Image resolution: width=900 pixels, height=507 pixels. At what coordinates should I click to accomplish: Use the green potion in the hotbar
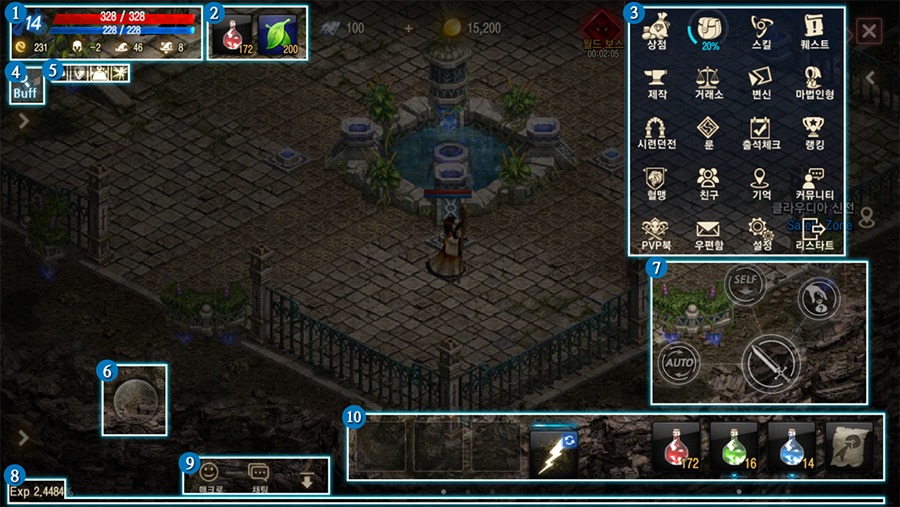[734, 445]
